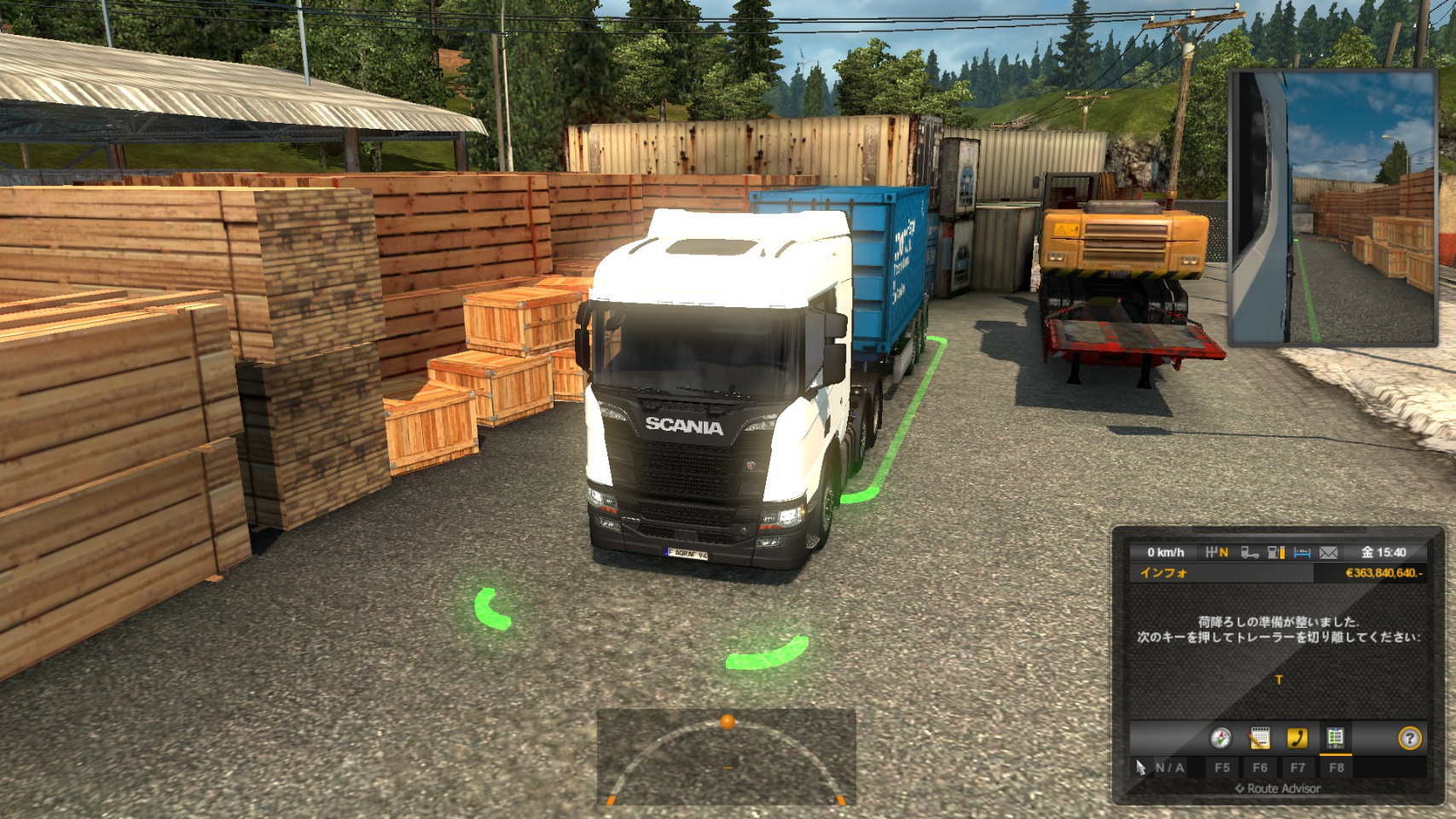Open the yellow phone tab
Screen dimensions: 1456x819
point(1297,738)
